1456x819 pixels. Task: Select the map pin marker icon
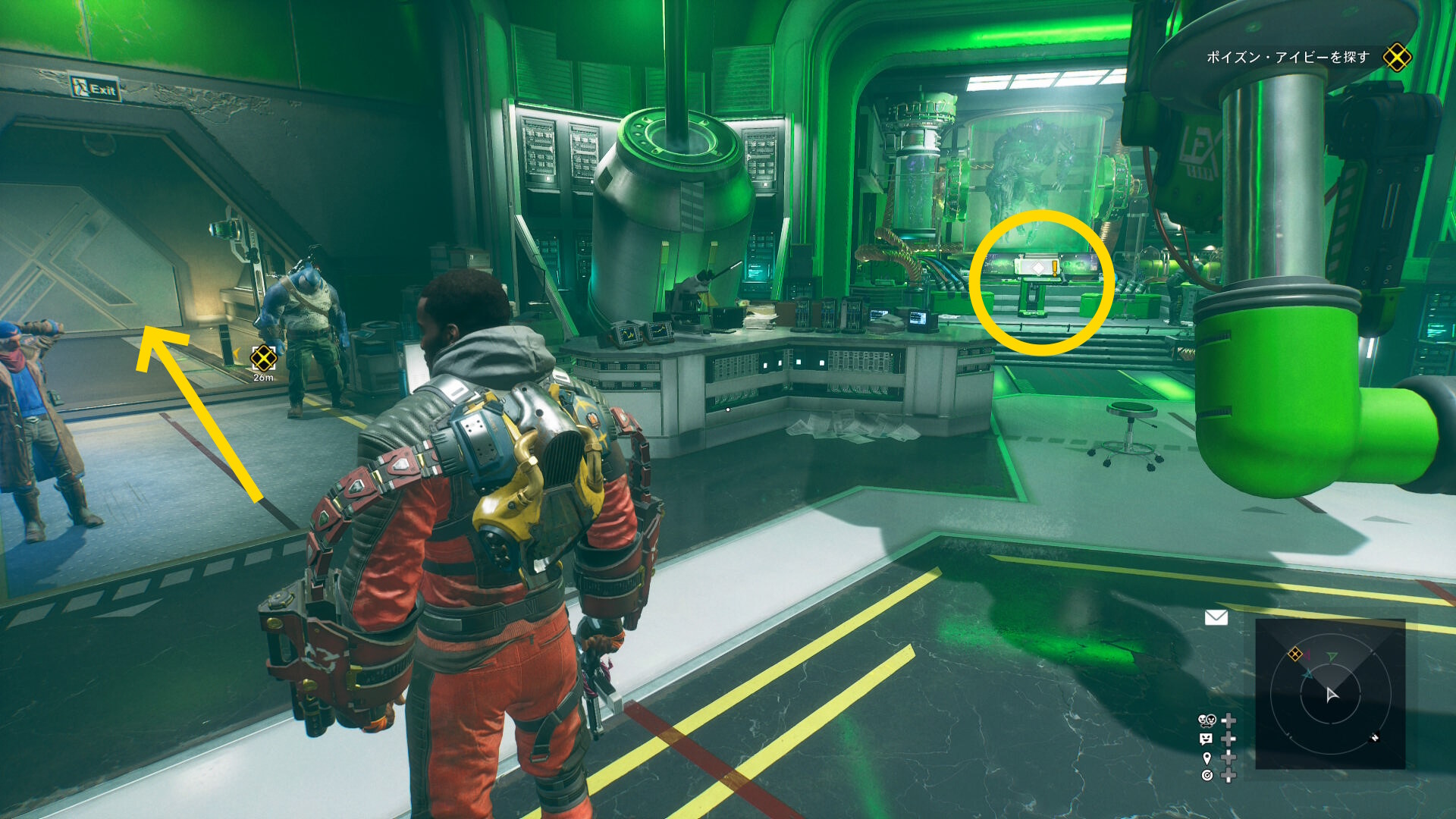click(1207, 758)
